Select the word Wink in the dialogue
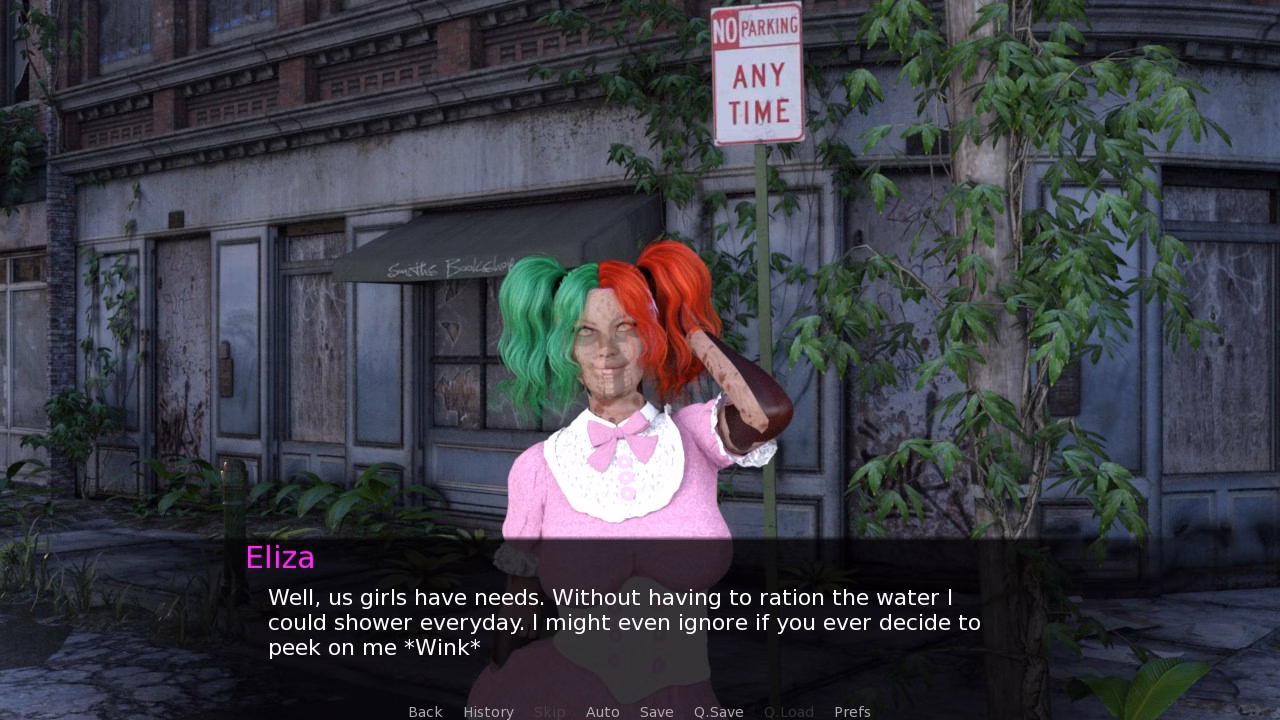Viewport: 1280px width, 720px height. 440,647
